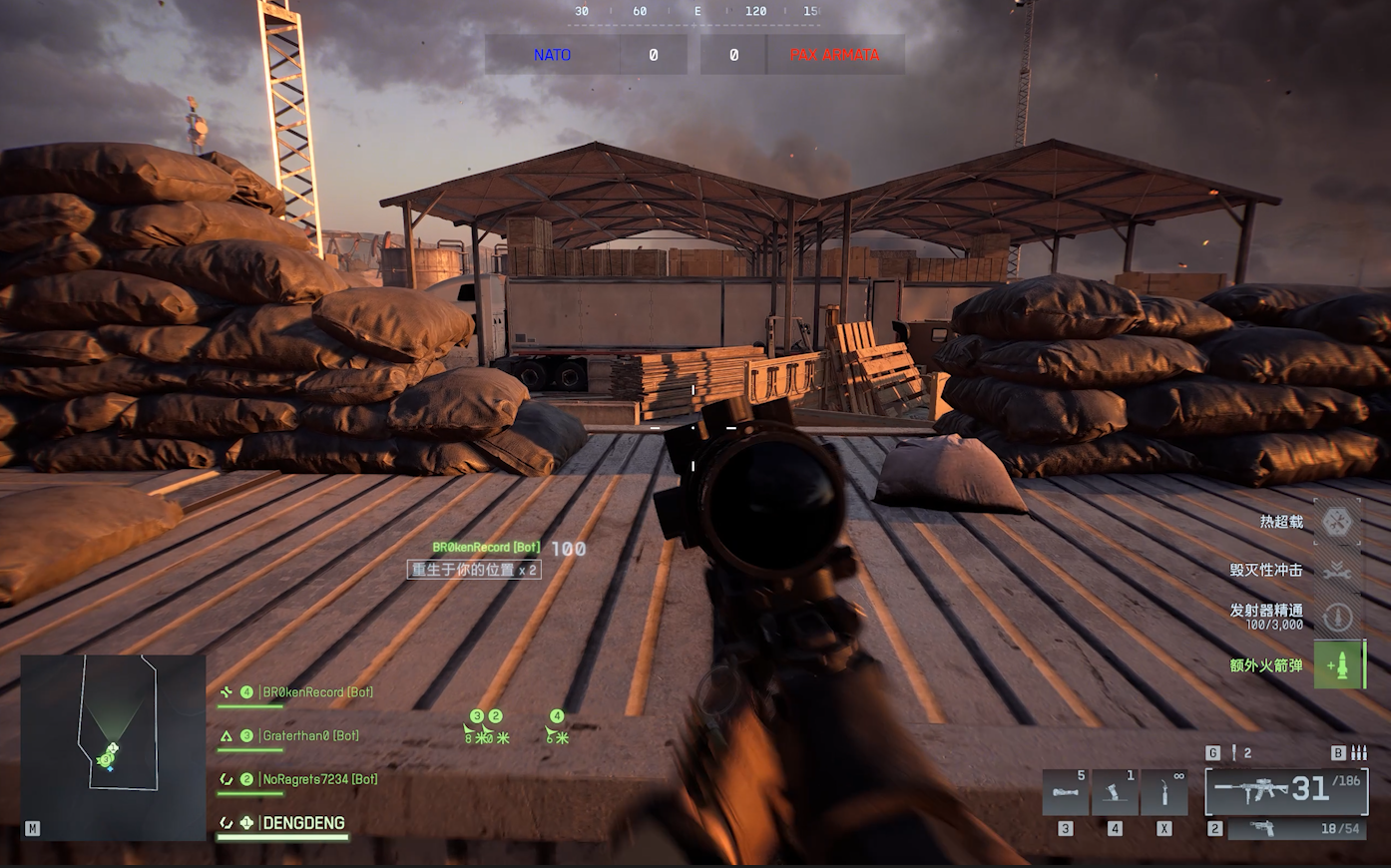
Task: Select the 热超载 hexagon perk icon
Action: 1337,521
